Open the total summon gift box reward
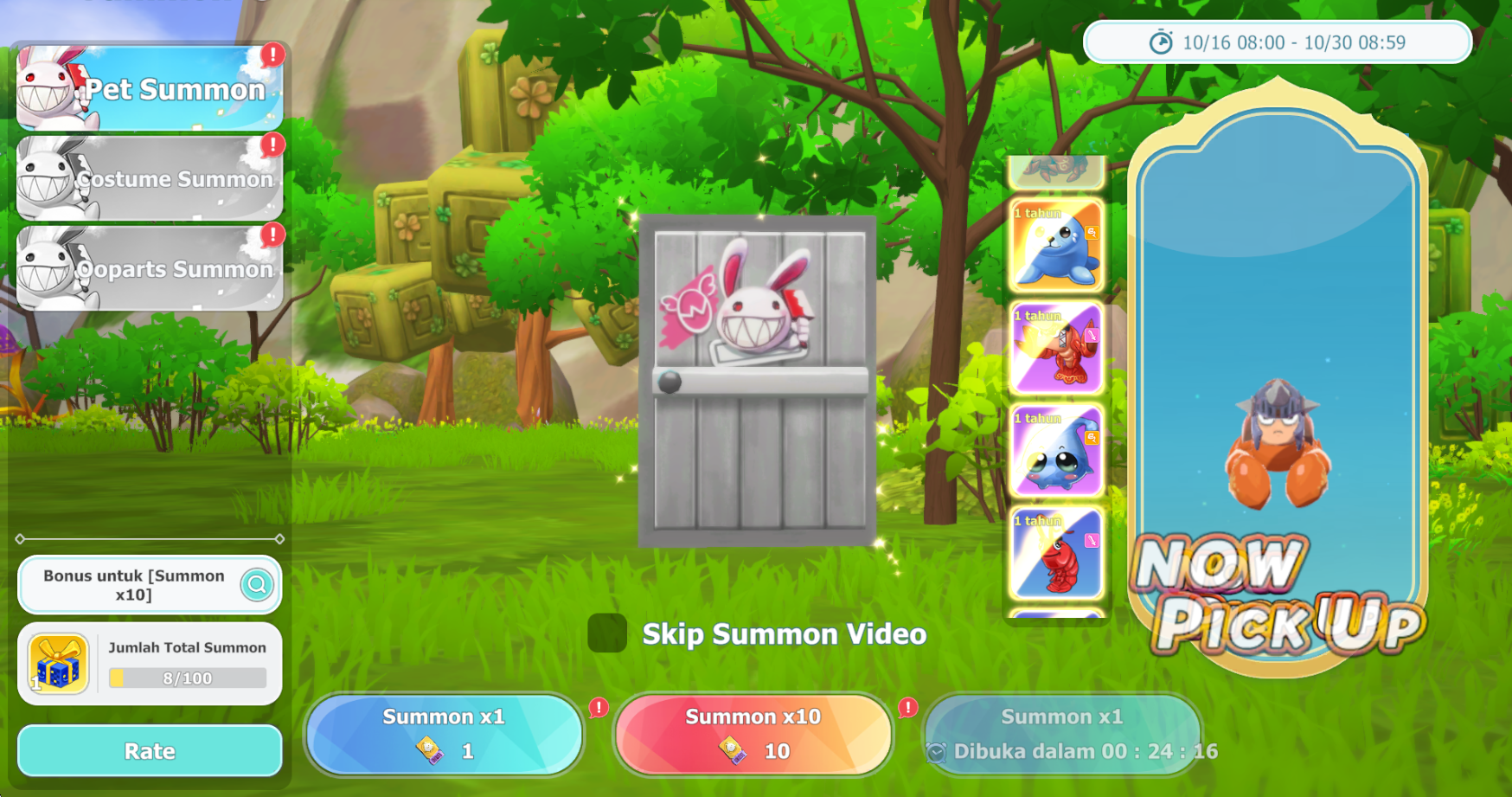Screen dimensions: 1512x797 point(58,664)
